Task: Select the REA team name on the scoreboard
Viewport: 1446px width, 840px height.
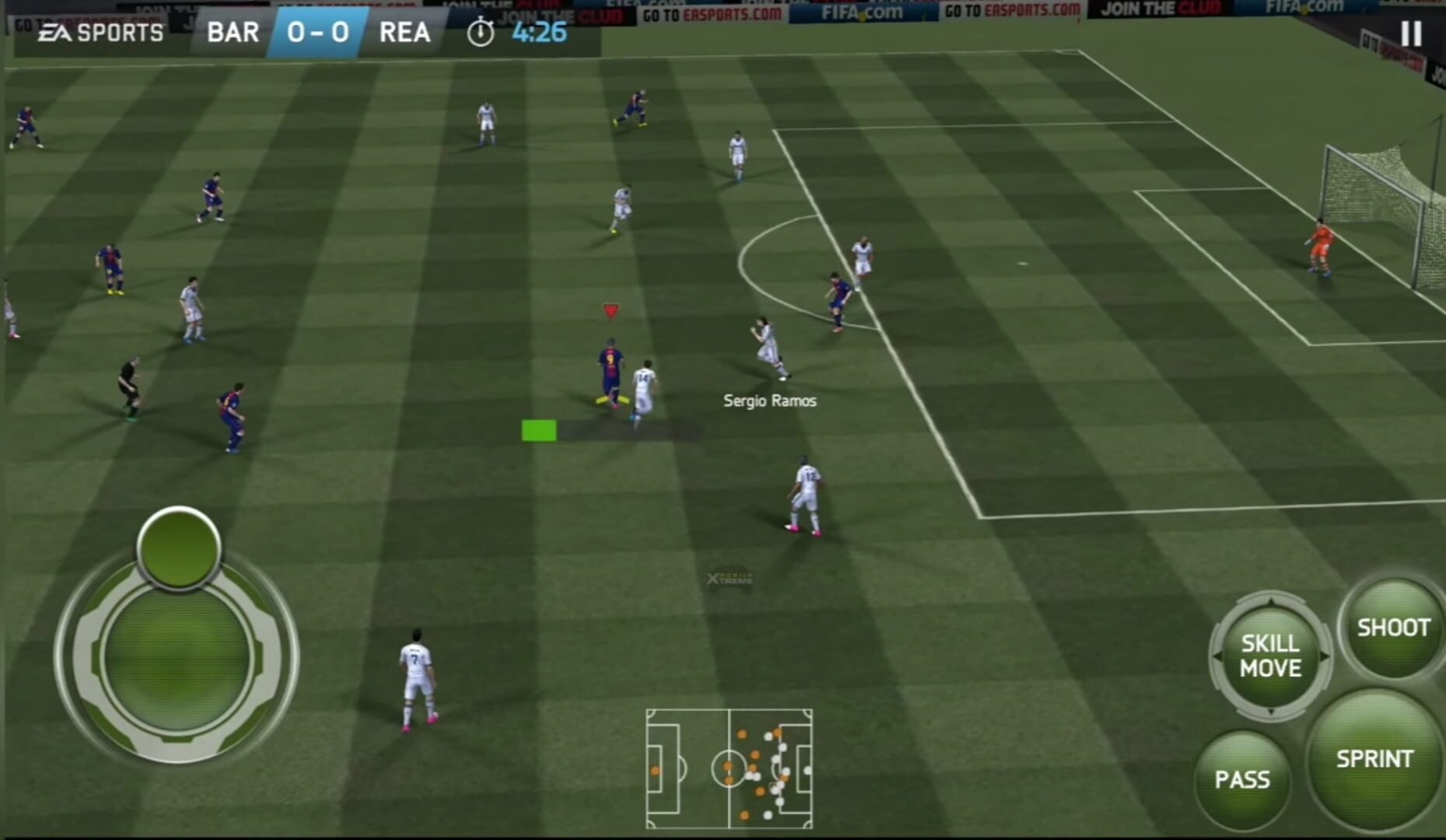Action: [404, 33]
